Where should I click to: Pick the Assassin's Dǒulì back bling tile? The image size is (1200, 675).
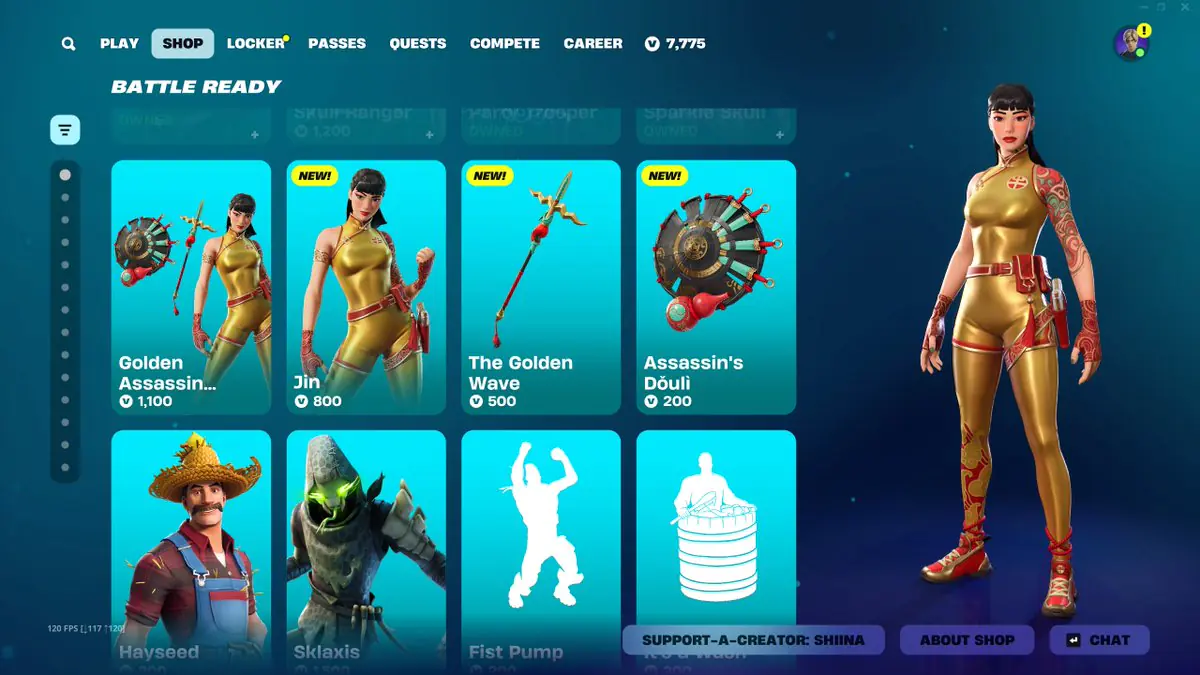point(716,287)
